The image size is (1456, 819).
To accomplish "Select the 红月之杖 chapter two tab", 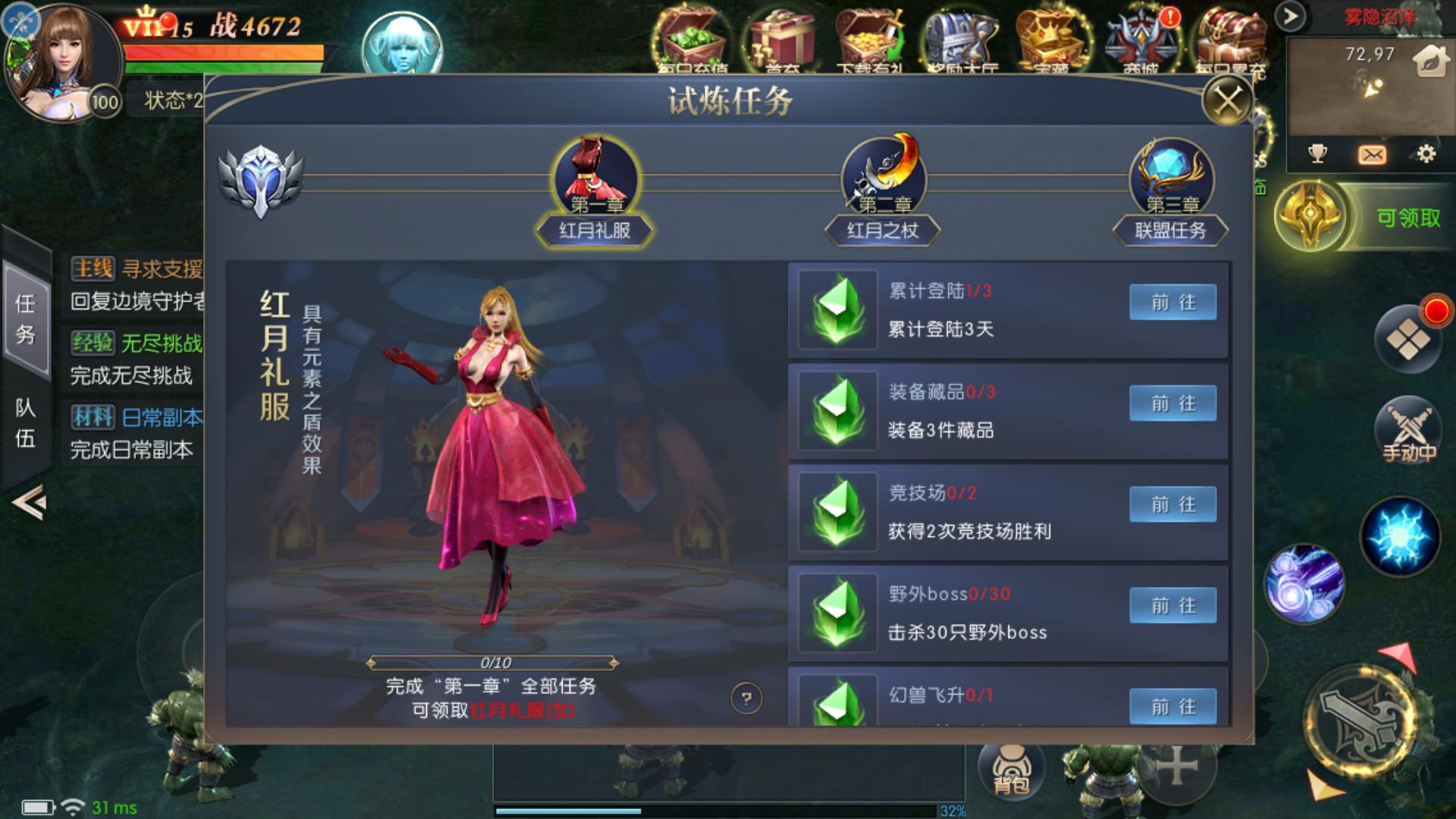I will pyautogui.click(x=883, y=191).
